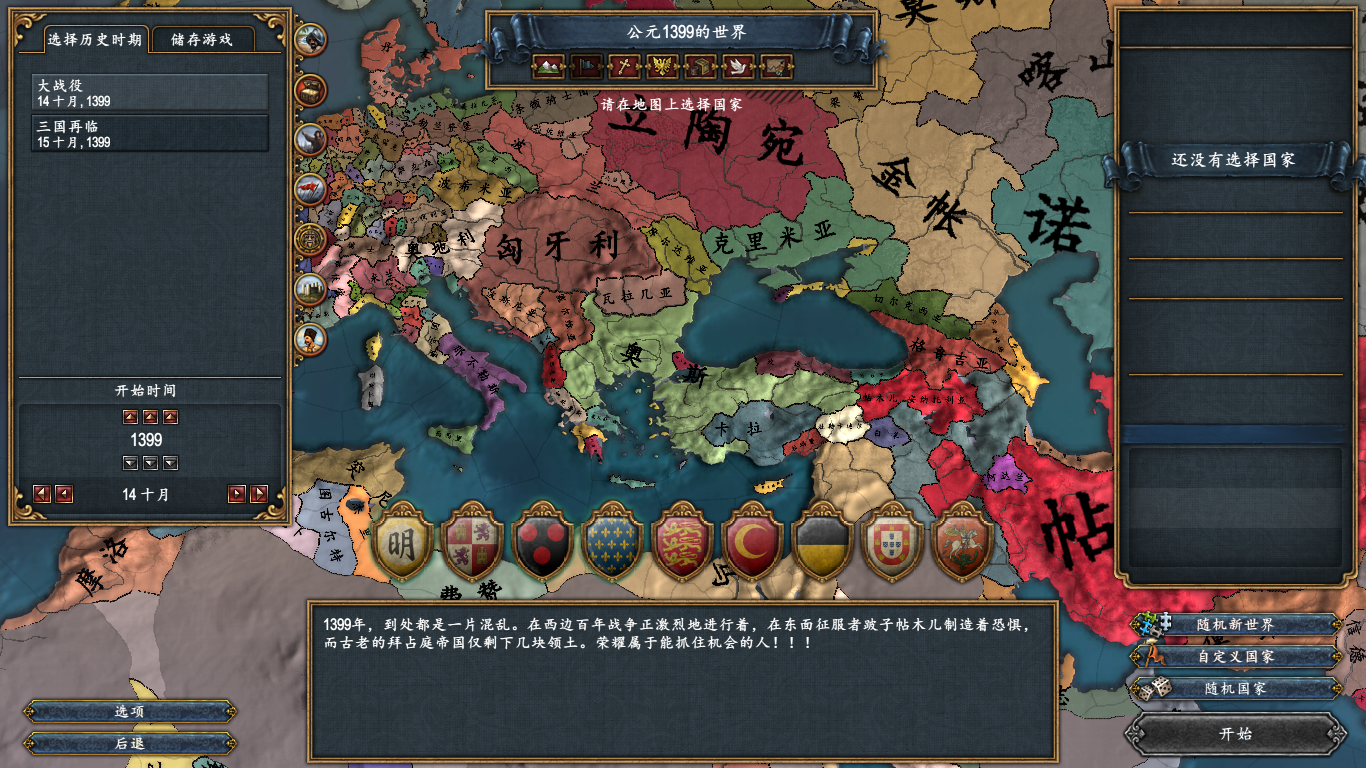Image resolution: width=1366 pixels, height=768 pixels.
Task: Switch to the 储存游戏 saved games tab
Action: click(202, 40)
